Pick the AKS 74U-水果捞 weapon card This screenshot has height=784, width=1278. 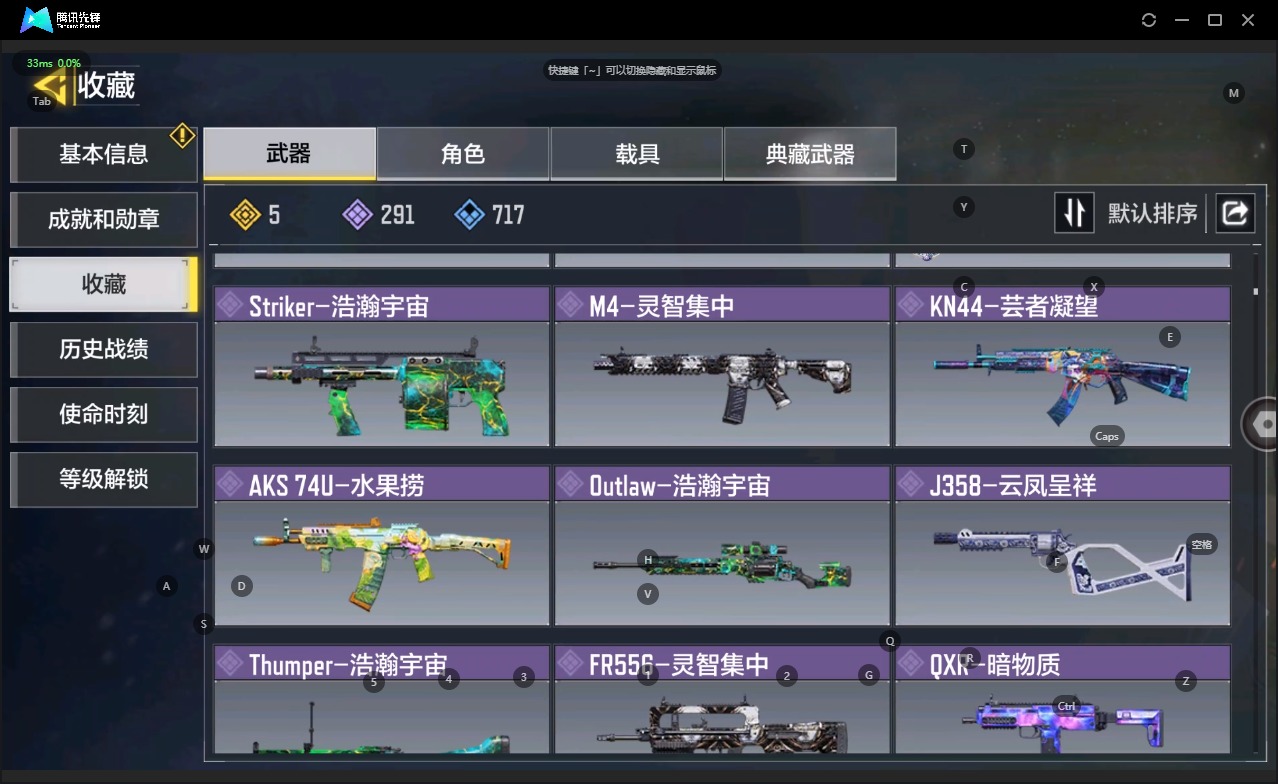pos(381,546)
